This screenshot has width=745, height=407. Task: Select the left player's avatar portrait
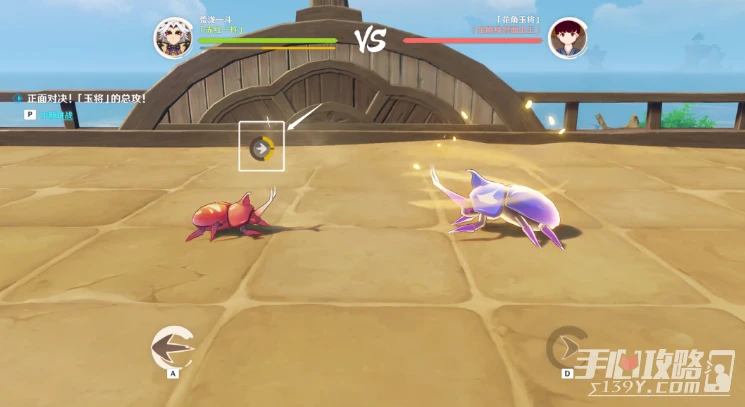173,38
